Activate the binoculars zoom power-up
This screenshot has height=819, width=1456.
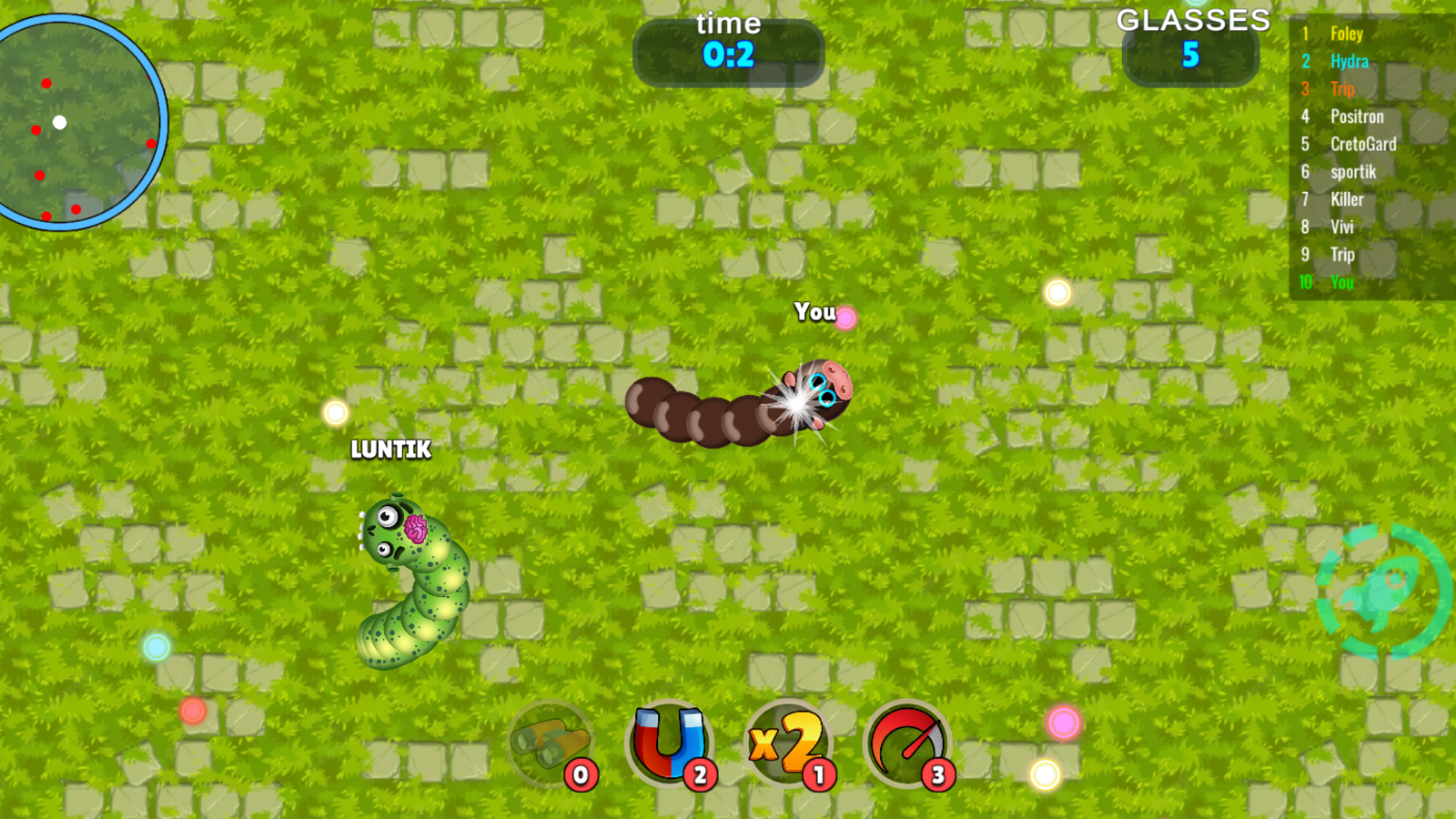pos(551,744)
